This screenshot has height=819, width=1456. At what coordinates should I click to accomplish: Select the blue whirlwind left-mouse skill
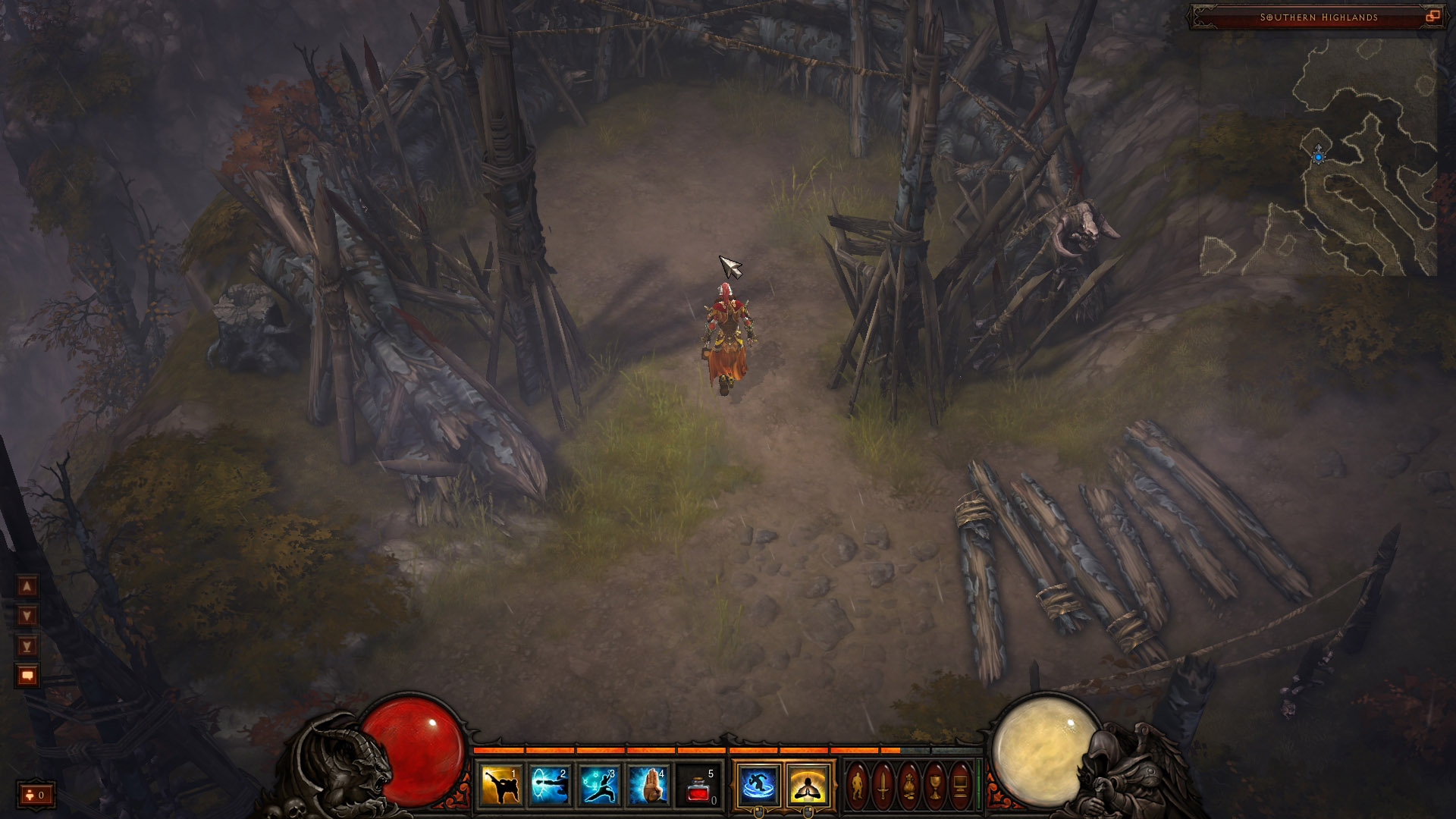tap(758, 785)
